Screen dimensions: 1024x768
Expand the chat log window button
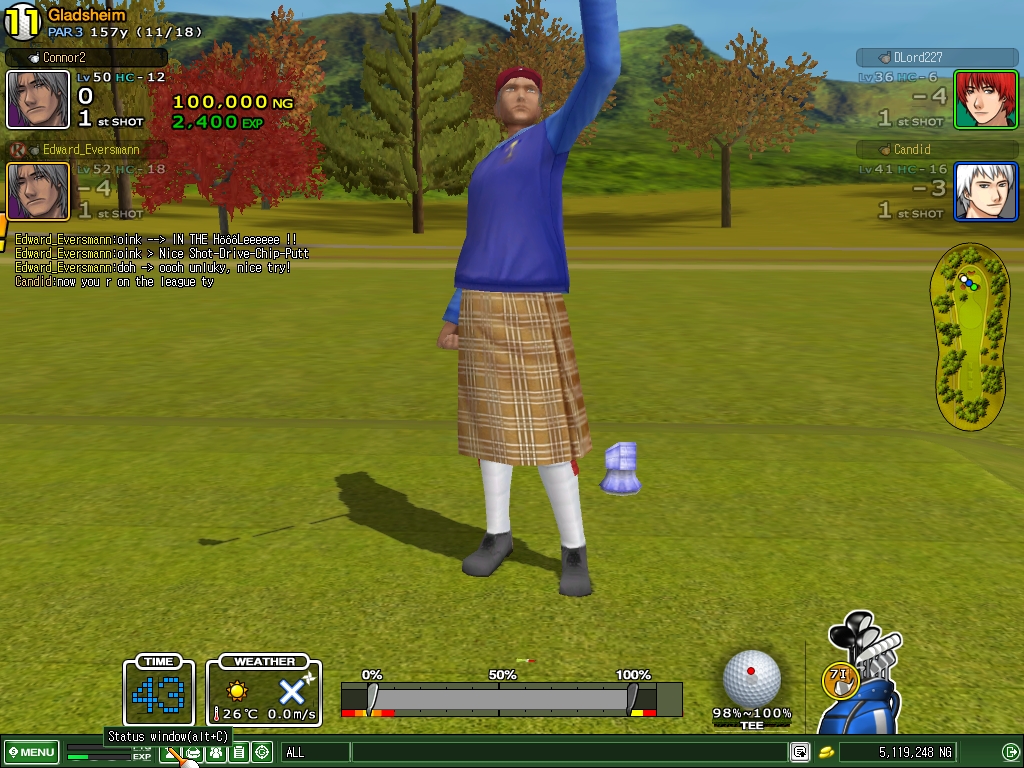coord(800,752)
